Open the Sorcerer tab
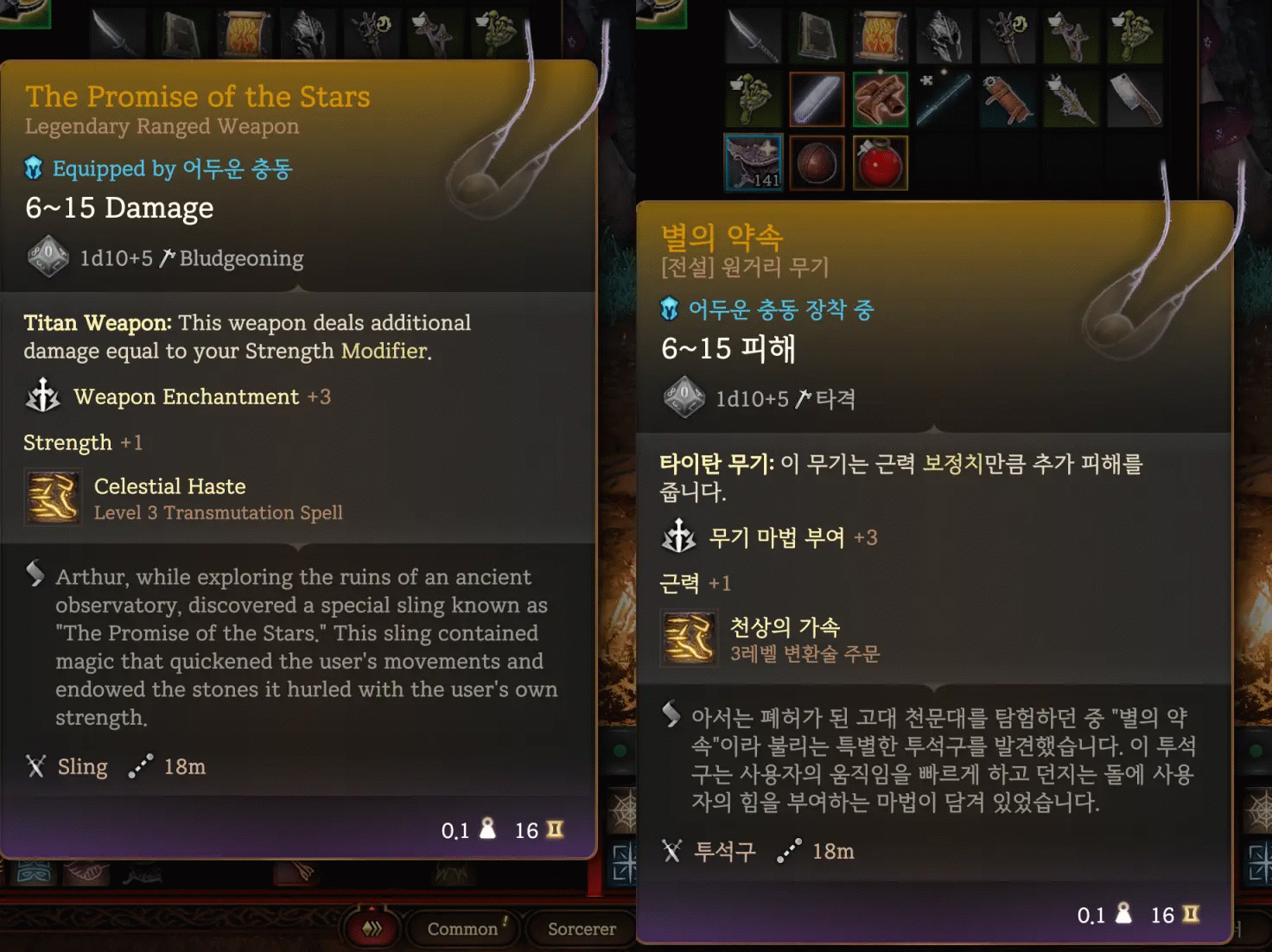Screen dimensions: 1272x952 (x=581, y=929)
